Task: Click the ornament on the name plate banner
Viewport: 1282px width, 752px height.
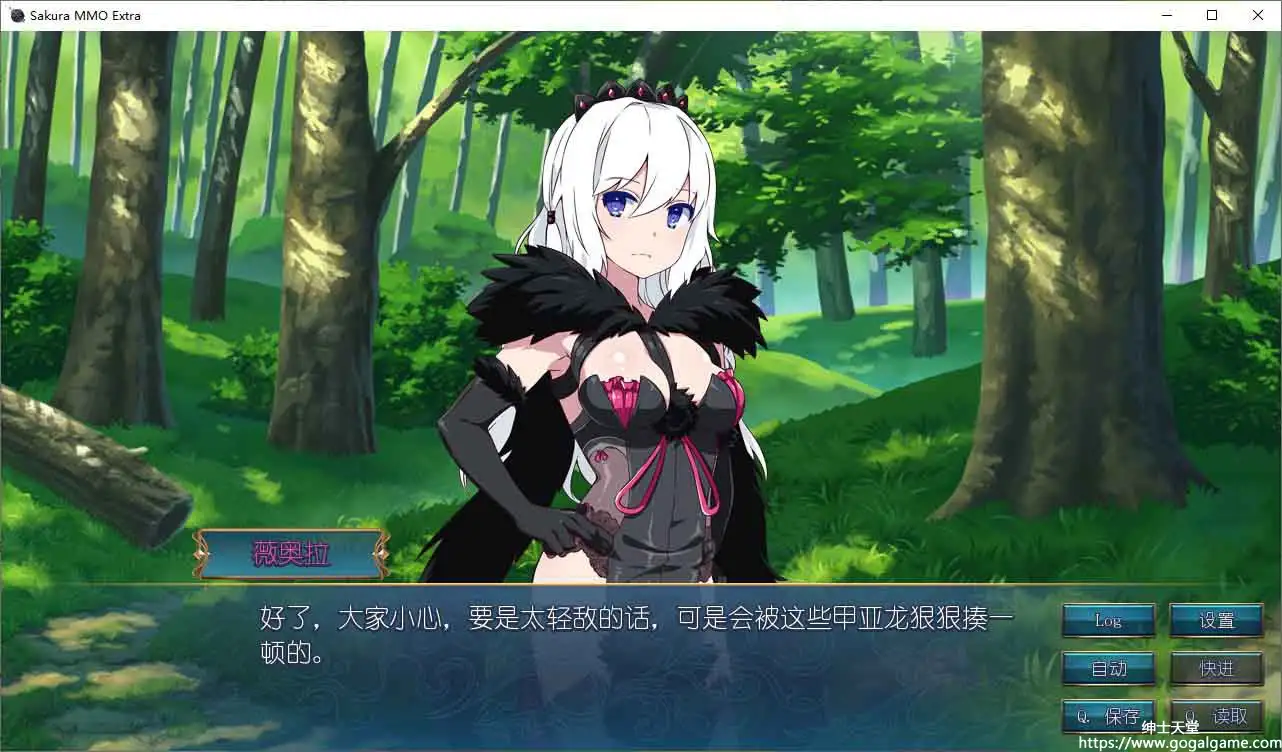Action: [x=199, y=551]
